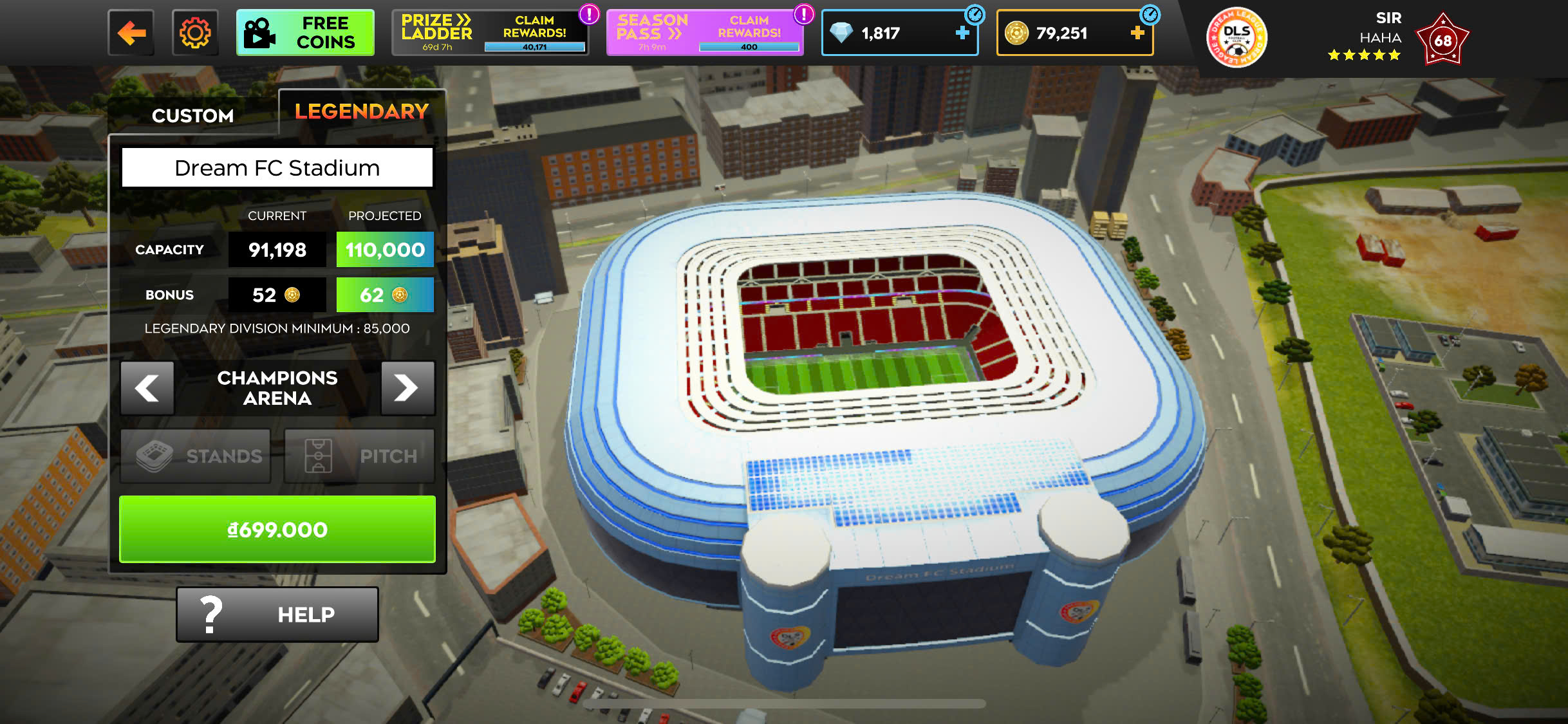Add more diamonds with the plus button

click(962, 33)
